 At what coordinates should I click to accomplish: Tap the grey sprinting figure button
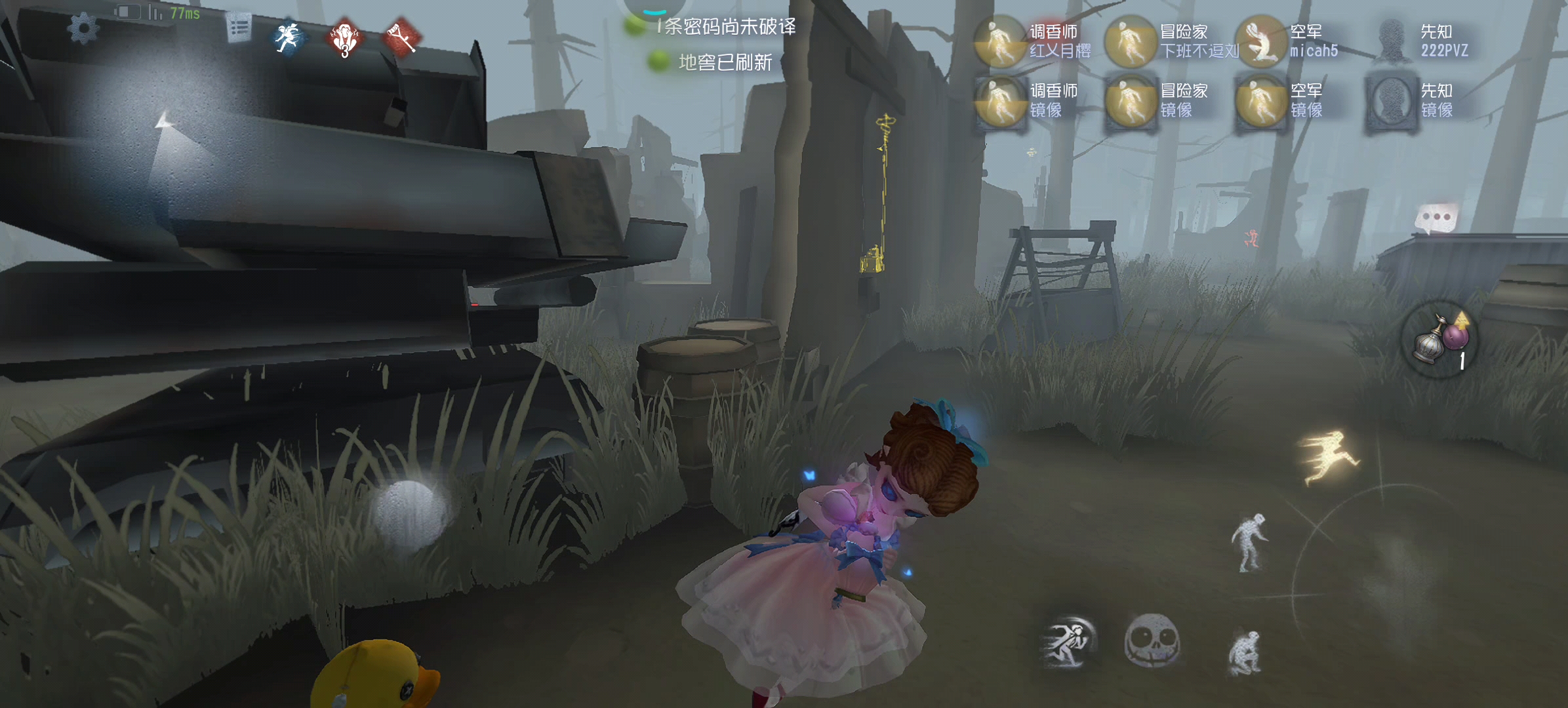tap(1068, 642)
